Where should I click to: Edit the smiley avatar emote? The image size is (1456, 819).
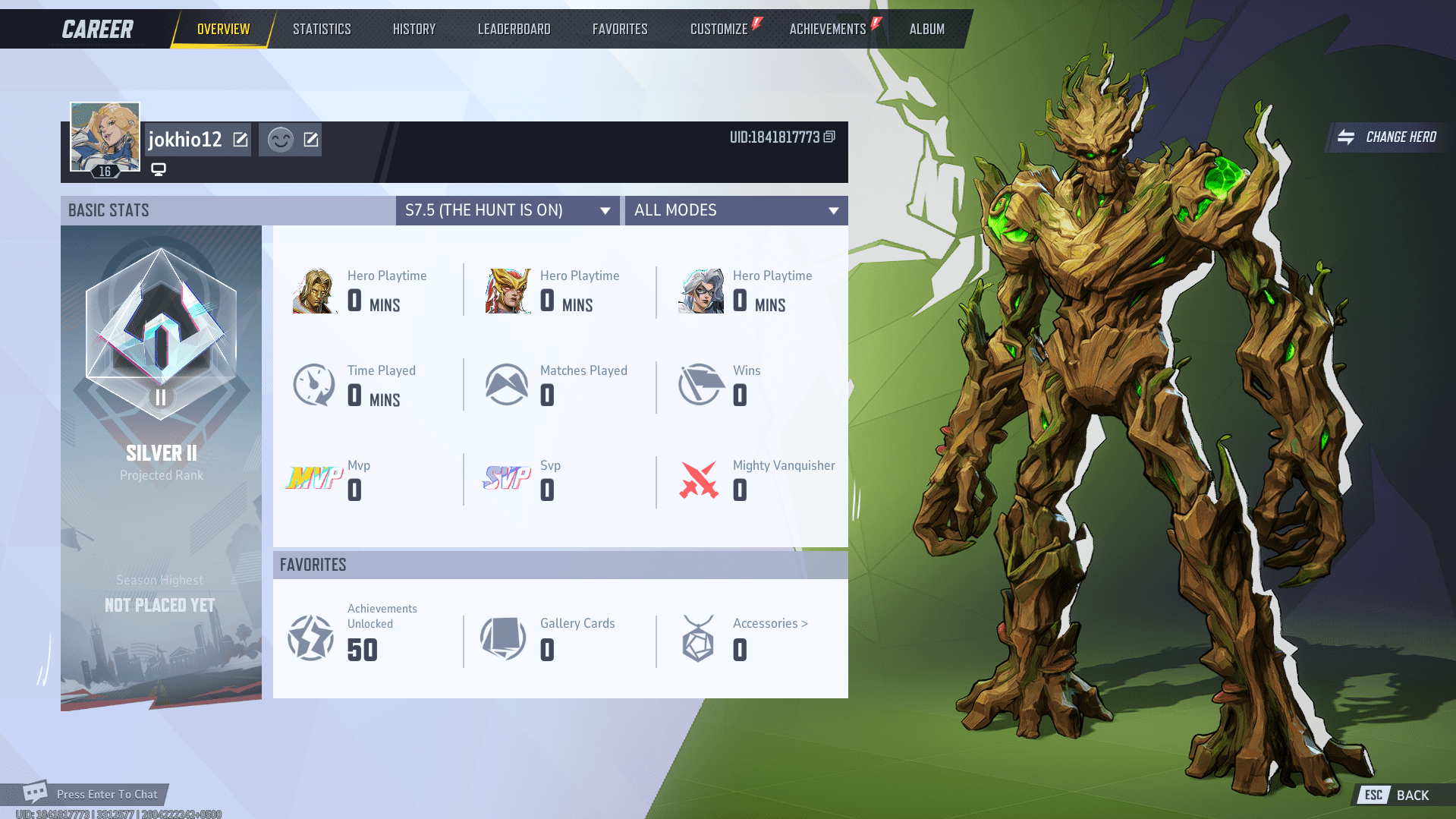click(x=310, y=139)
